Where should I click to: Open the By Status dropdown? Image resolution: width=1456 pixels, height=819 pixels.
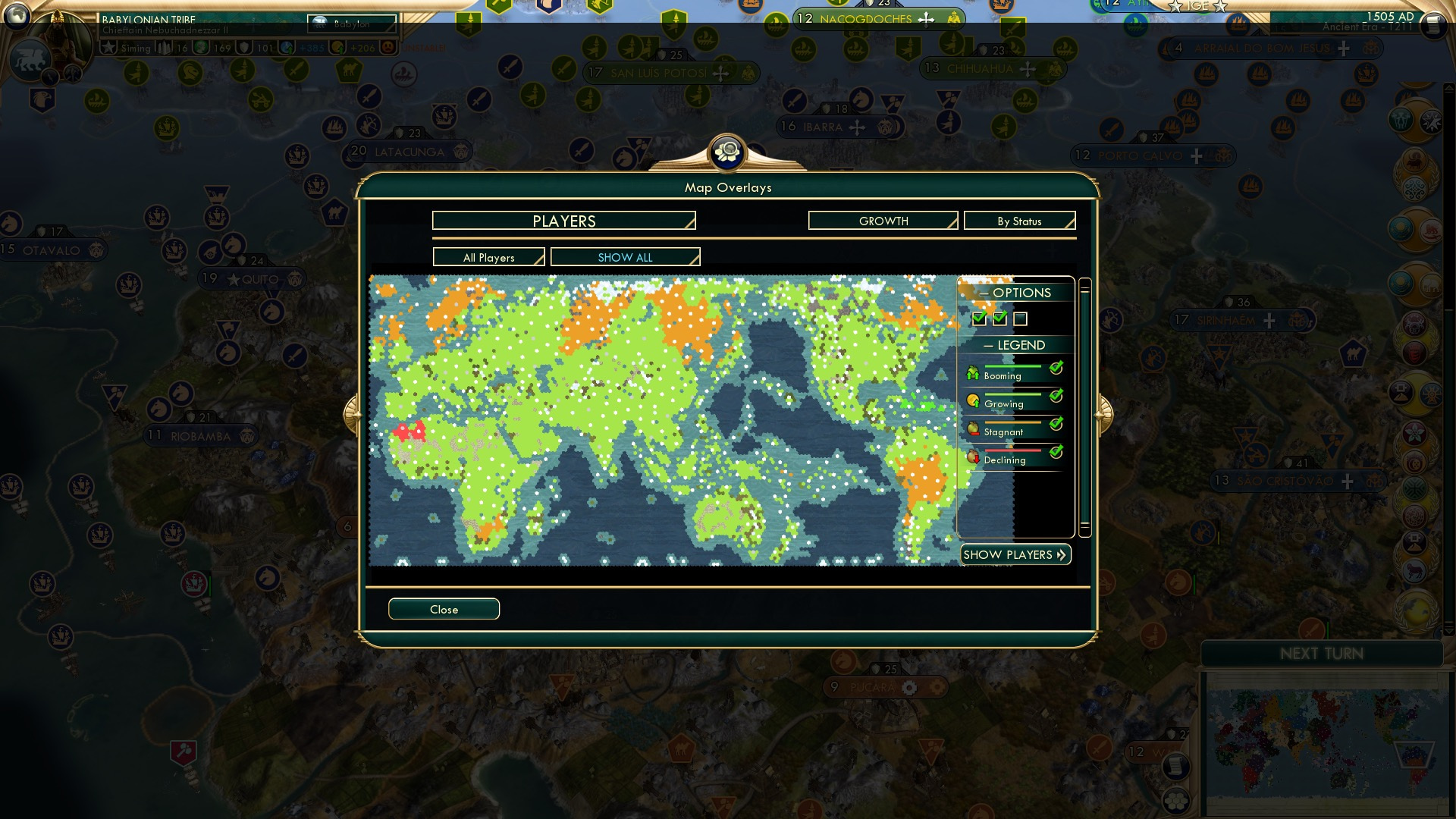pyautogui.click(x=1019, y=220)
